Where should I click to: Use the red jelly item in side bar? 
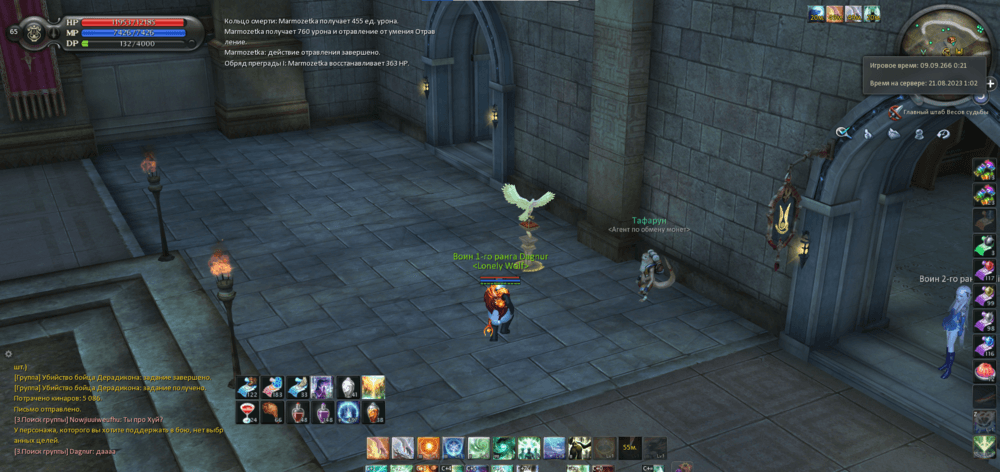tap(985, 372)
